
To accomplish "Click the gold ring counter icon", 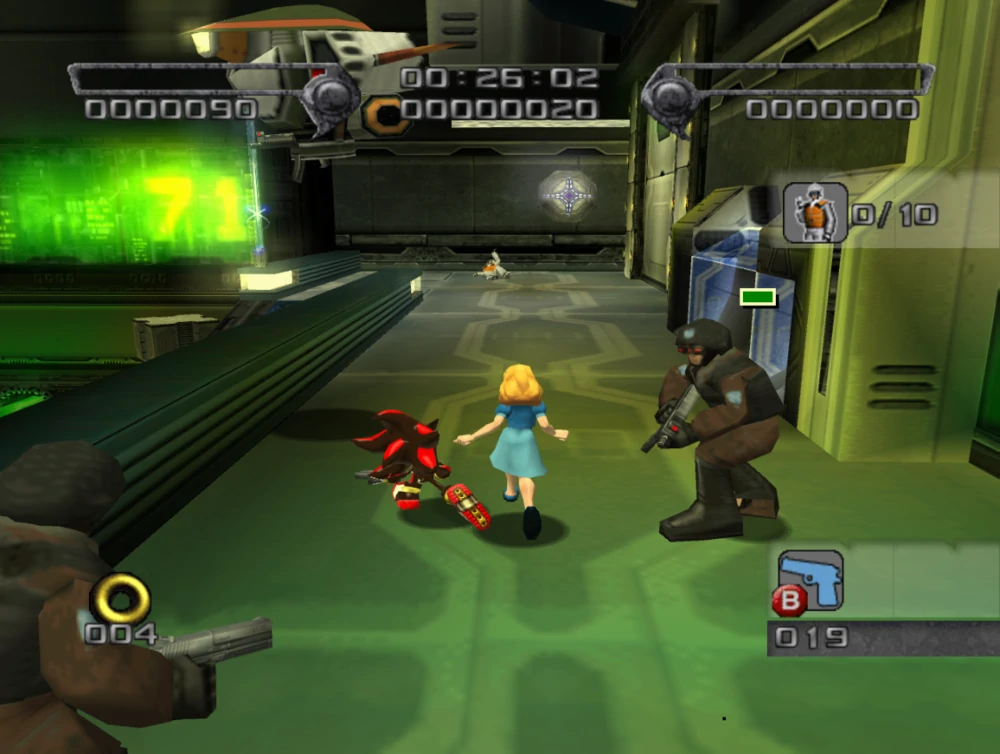I will (121, 599).
